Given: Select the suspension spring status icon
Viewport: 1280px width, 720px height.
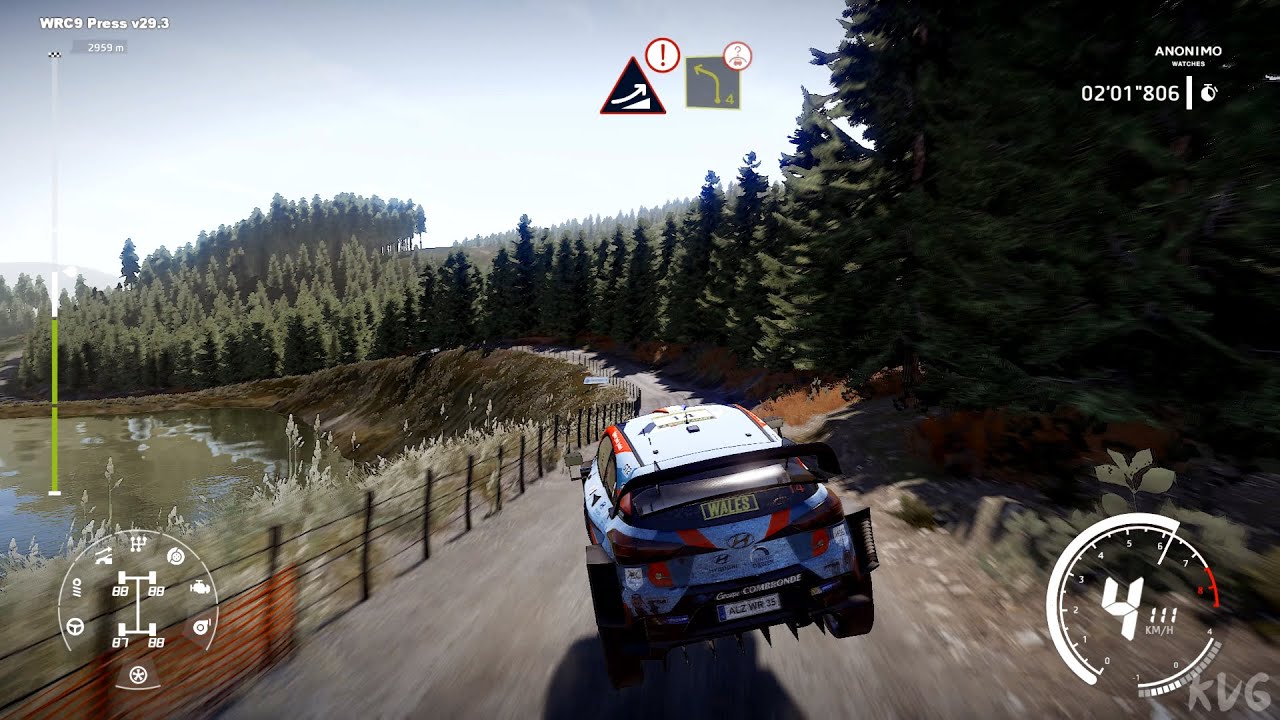Looking at the screenshot, I should [76, 589].
